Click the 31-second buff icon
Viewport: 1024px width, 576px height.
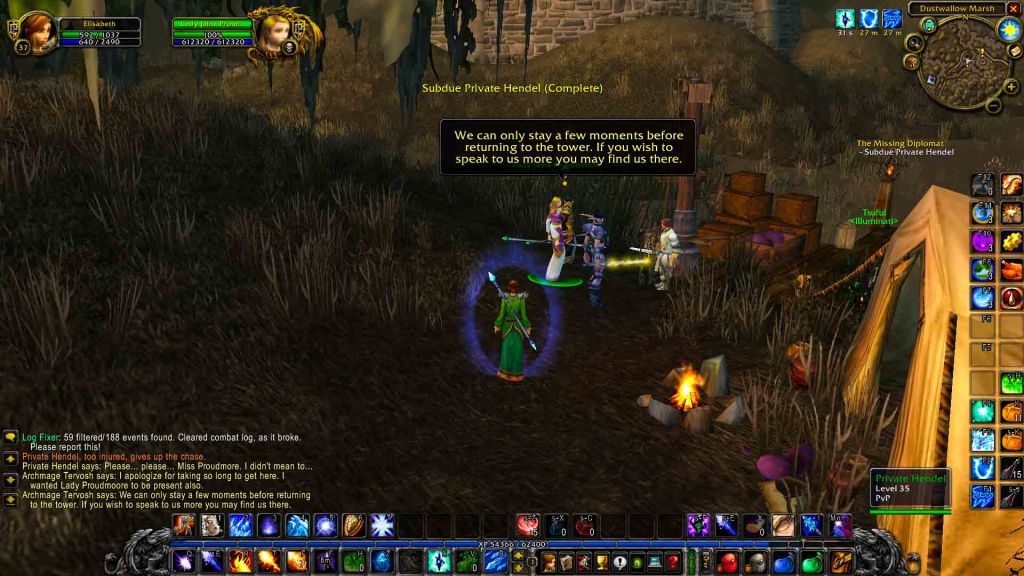tap(845, 18)
